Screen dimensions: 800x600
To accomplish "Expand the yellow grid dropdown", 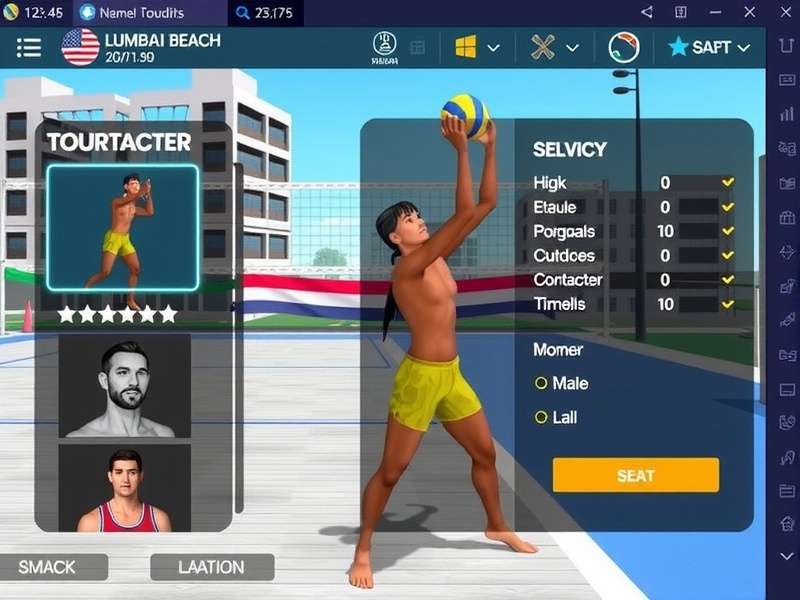I will (477, 47).
